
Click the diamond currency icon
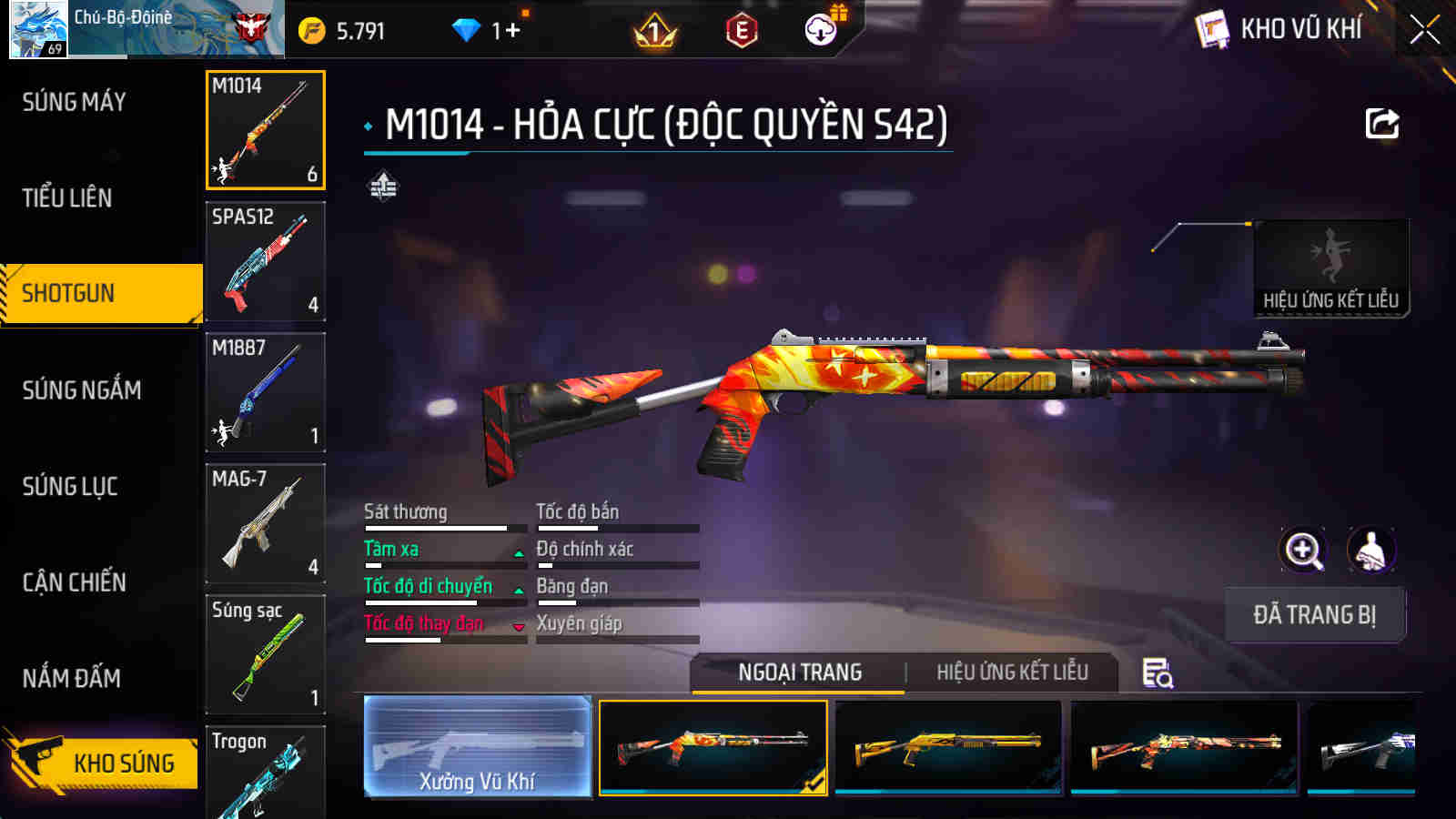pos(467,28)
